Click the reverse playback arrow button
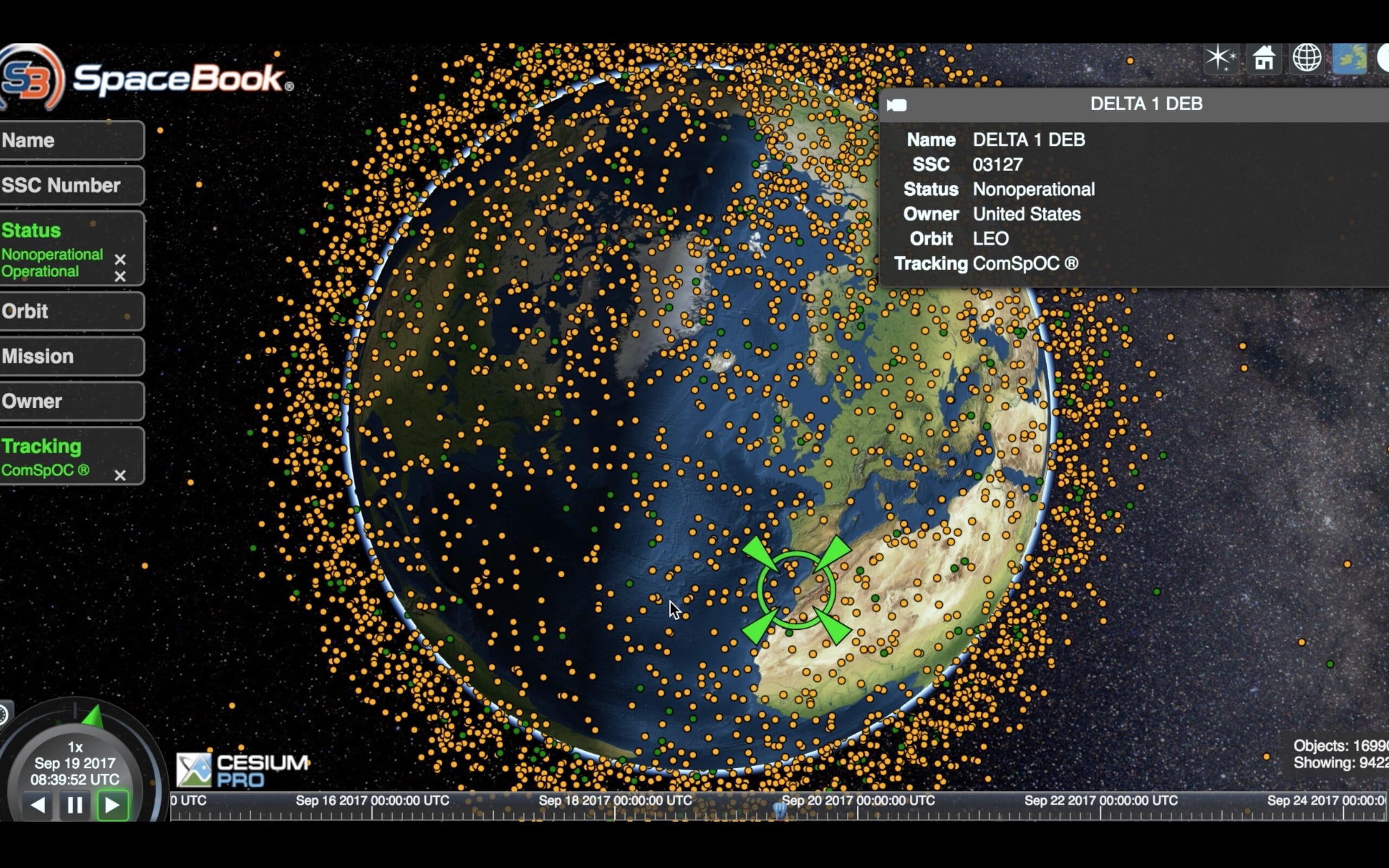Viewport: 1389px width, 868px height. [x=38, y=805]
